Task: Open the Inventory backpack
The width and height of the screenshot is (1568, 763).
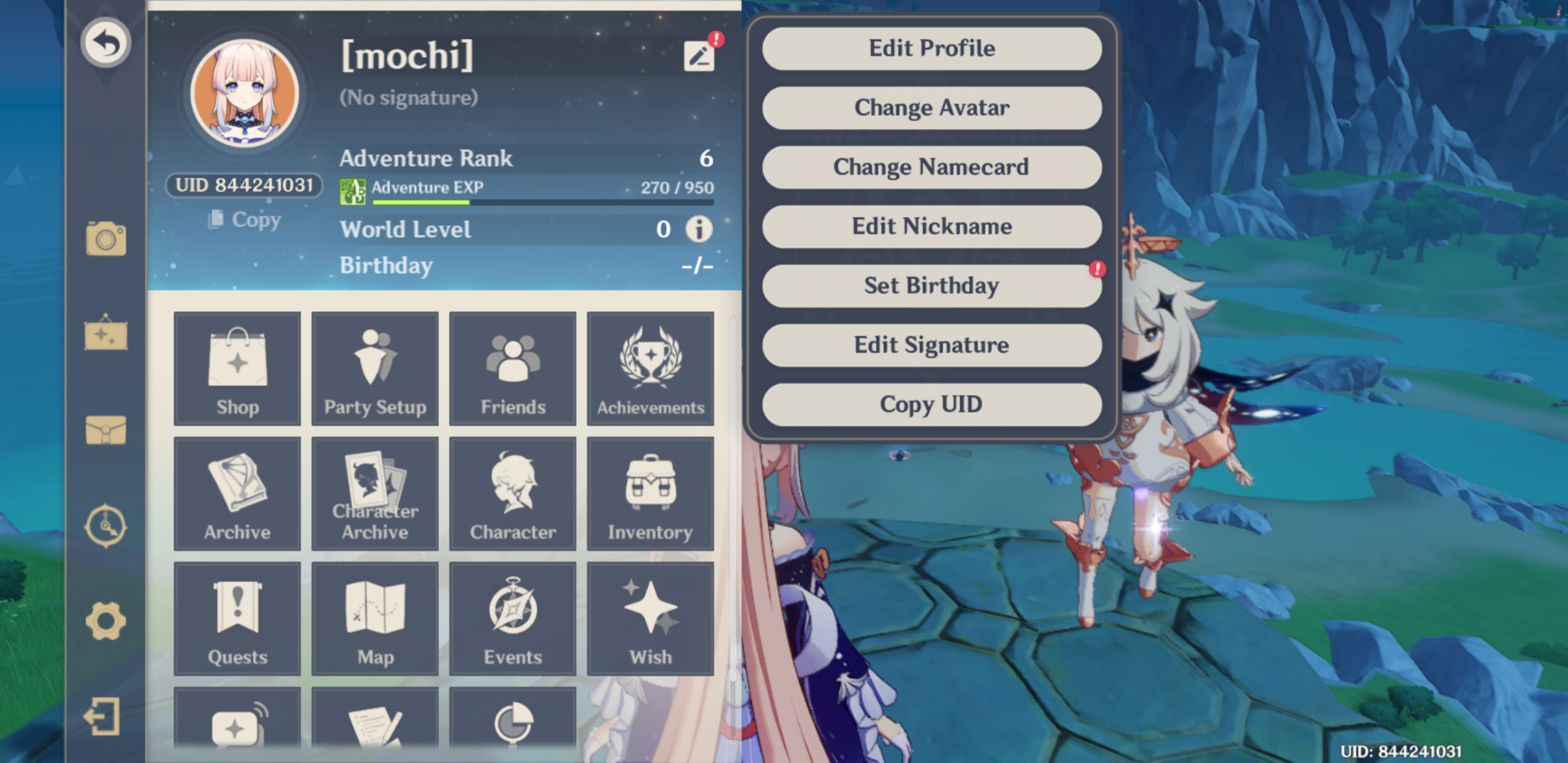Action: (650, 494)
